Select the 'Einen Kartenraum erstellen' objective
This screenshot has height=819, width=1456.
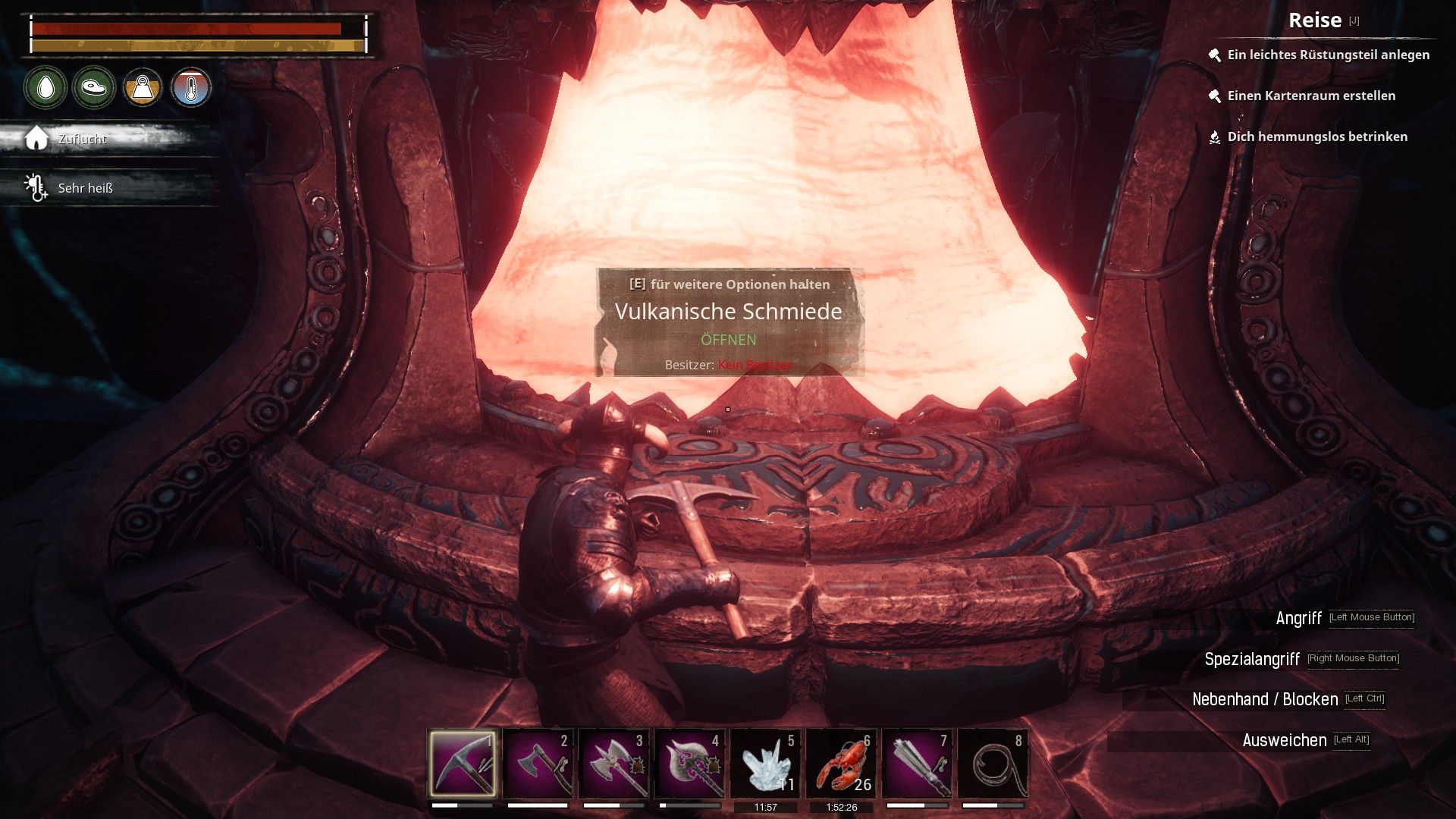1311,96
